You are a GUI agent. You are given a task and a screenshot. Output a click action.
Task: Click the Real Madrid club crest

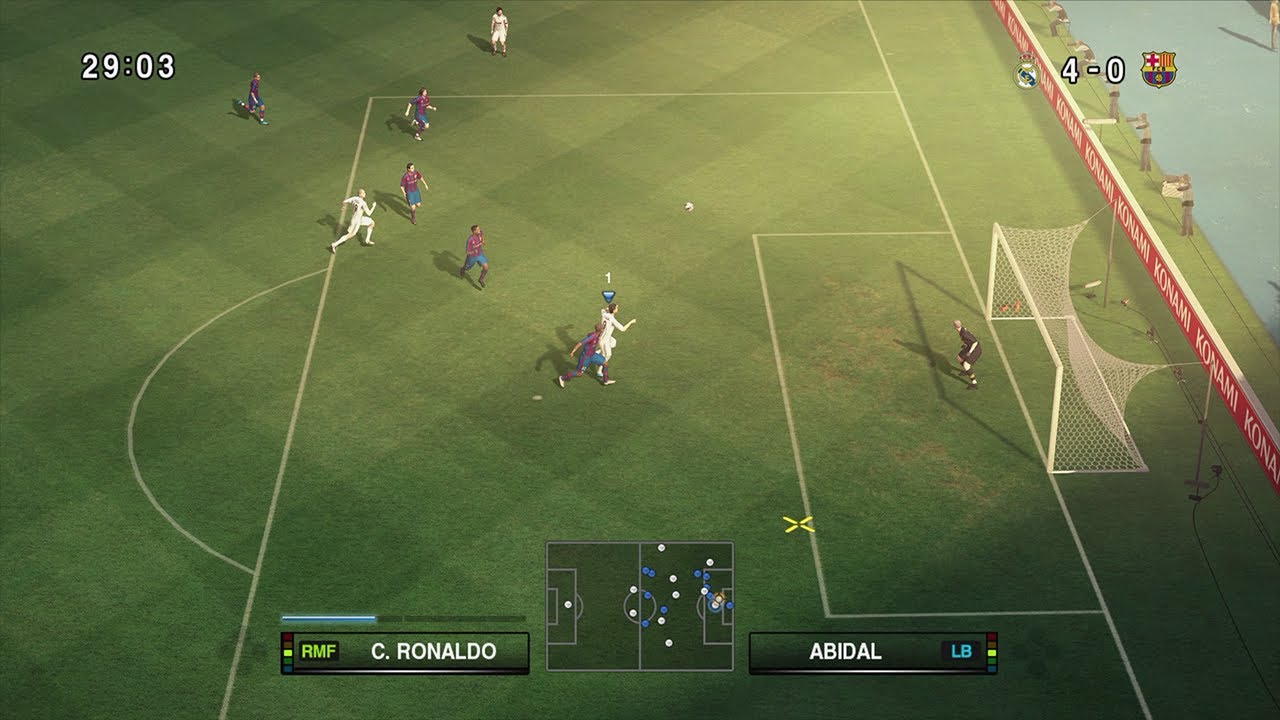coord(1028,71)
